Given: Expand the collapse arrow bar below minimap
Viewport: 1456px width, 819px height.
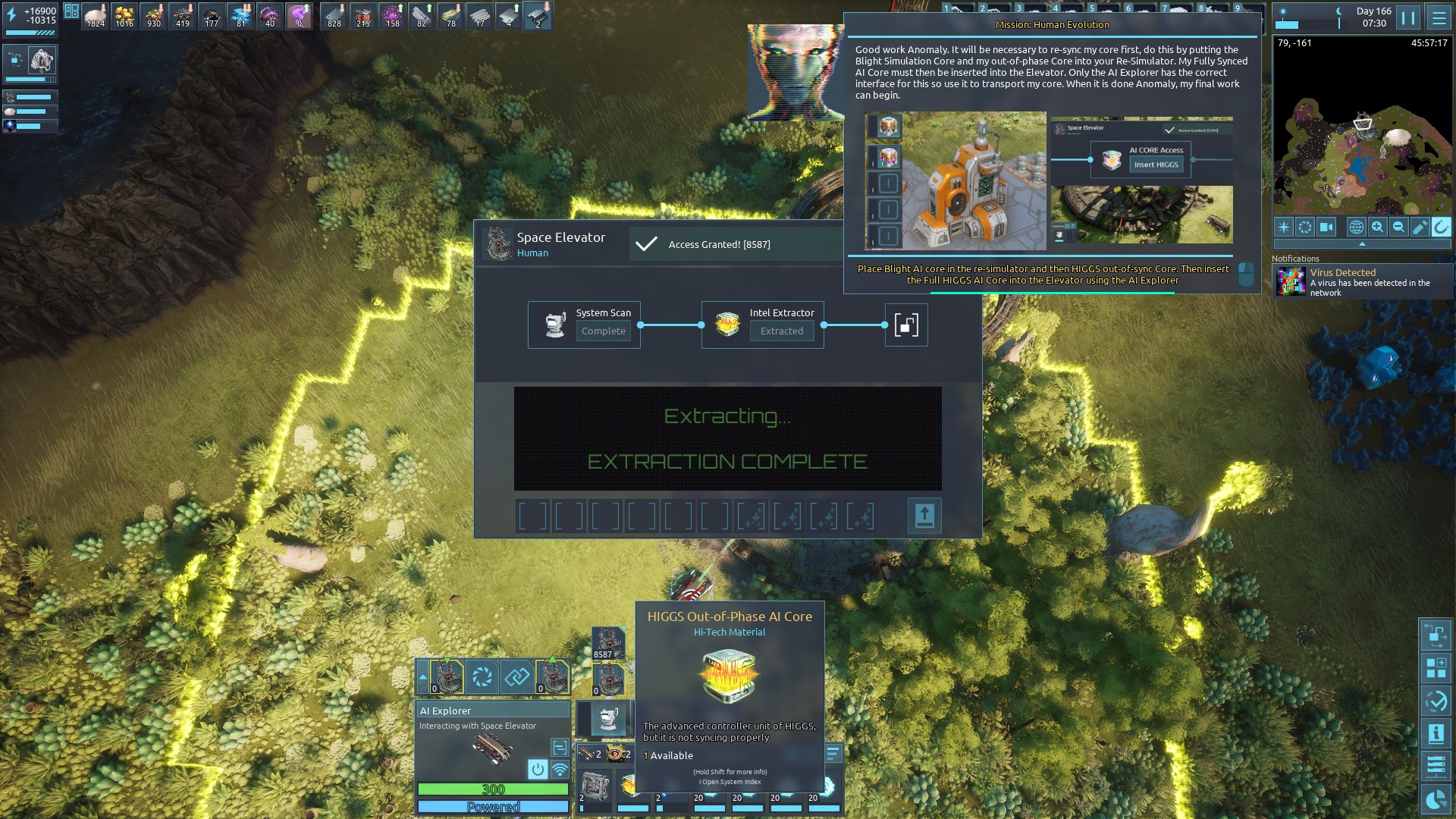Looking at the screenshot, I should point(1362,244).
